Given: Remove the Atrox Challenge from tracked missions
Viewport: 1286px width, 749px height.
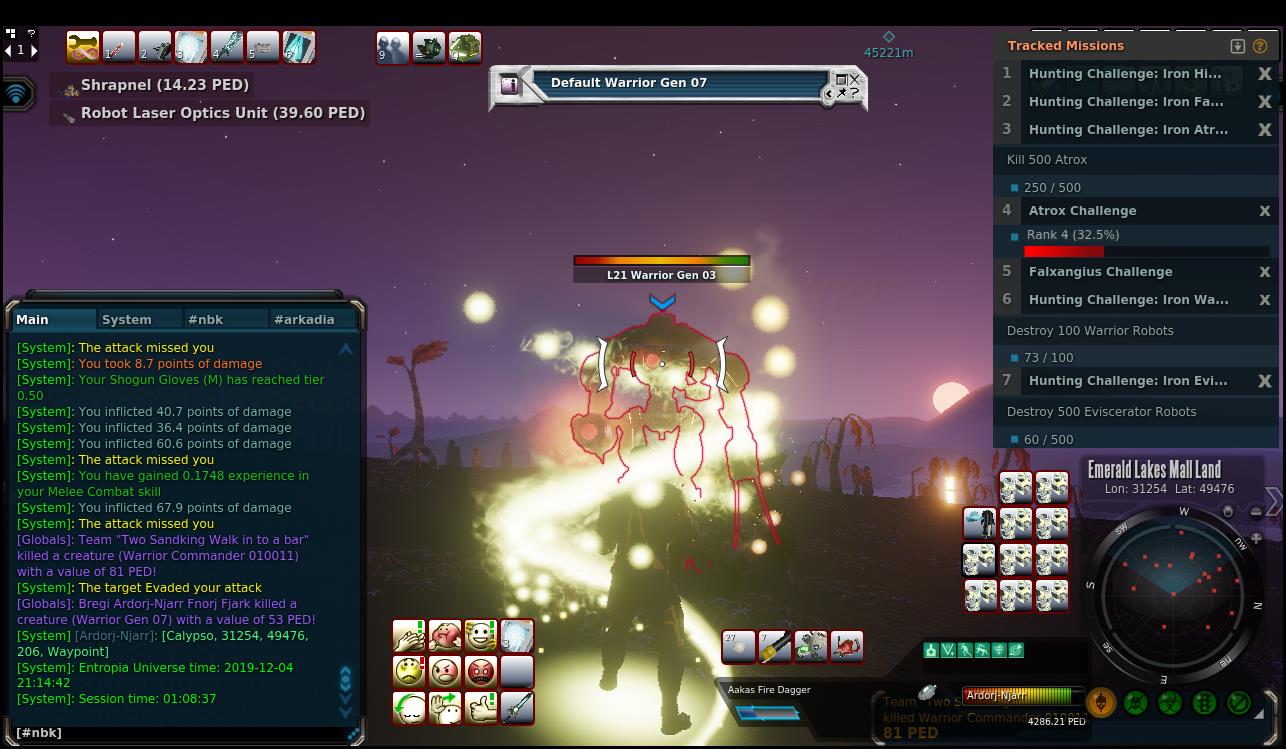Looking at the screenshot, I should click(1264, 211).
